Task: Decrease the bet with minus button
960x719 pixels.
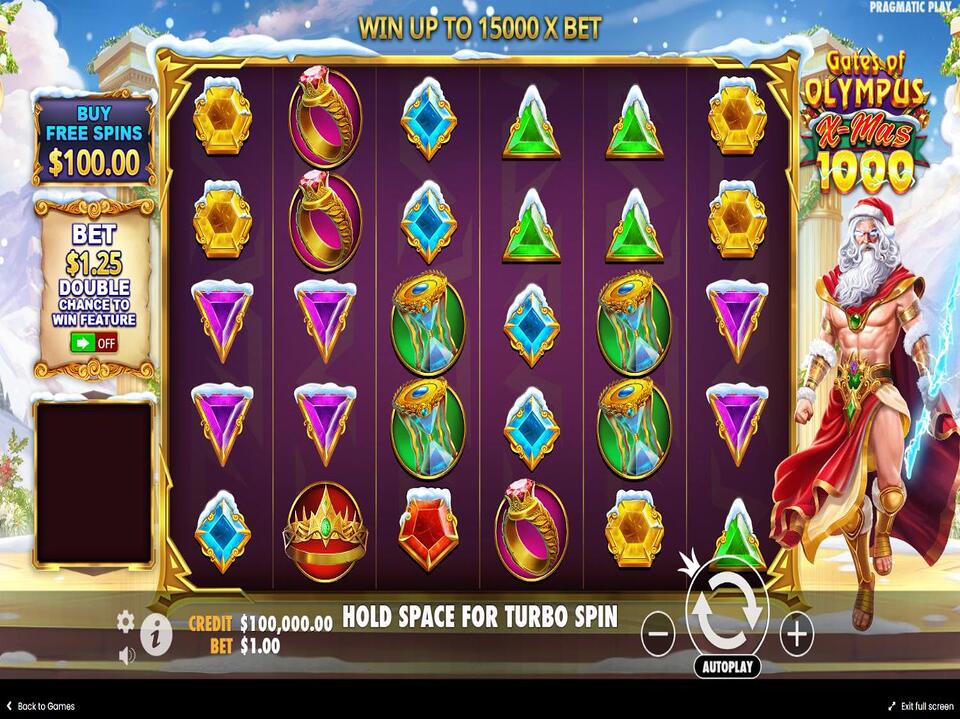Action: coord(657,634)
